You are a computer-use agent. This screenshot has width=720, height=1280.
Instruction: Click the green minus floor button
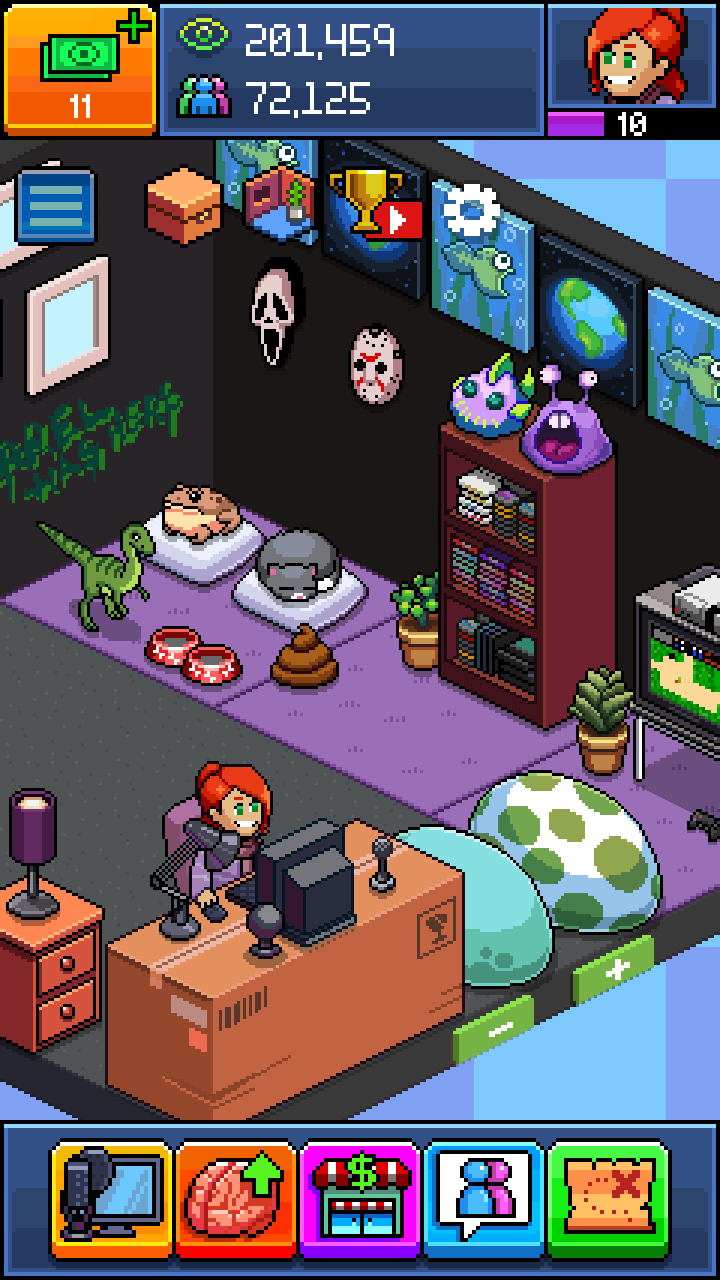click(494, 1028)
